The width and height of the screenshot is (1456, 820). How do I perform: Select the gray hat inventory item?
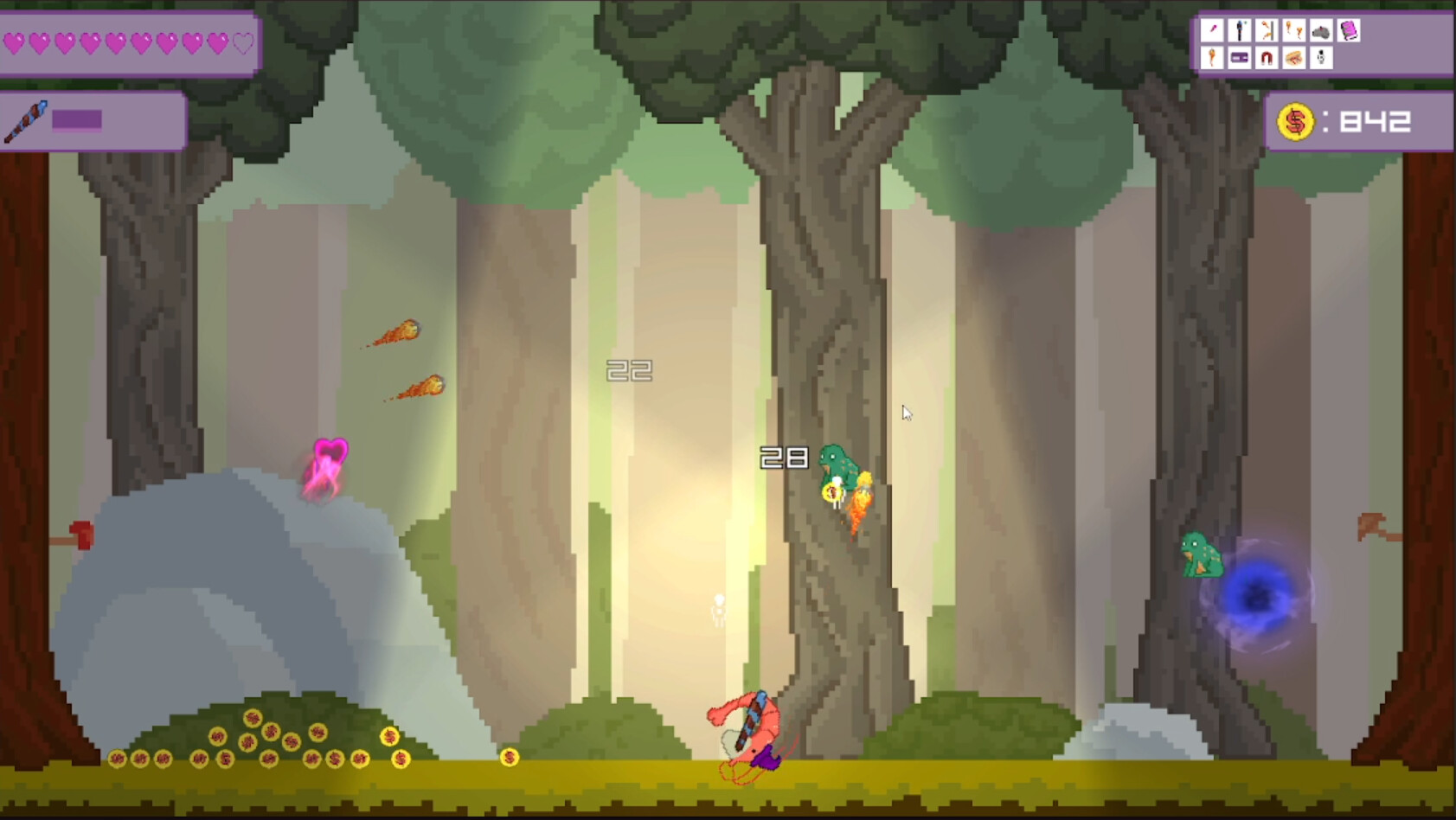(1321, 33)
